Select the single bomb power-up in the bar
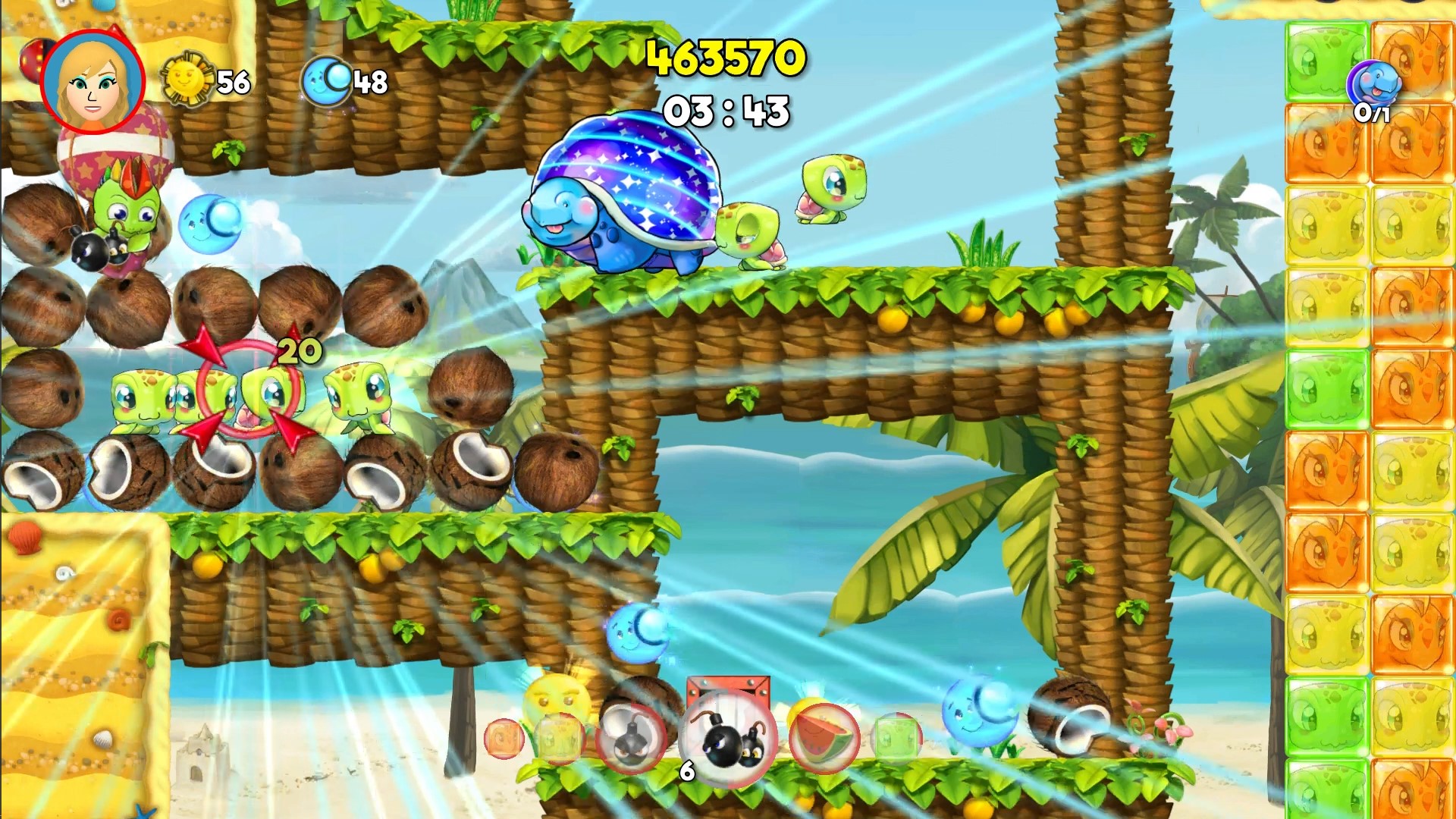Image resolution: width=1456 pixels, height=819 pixels. point(631,734)
